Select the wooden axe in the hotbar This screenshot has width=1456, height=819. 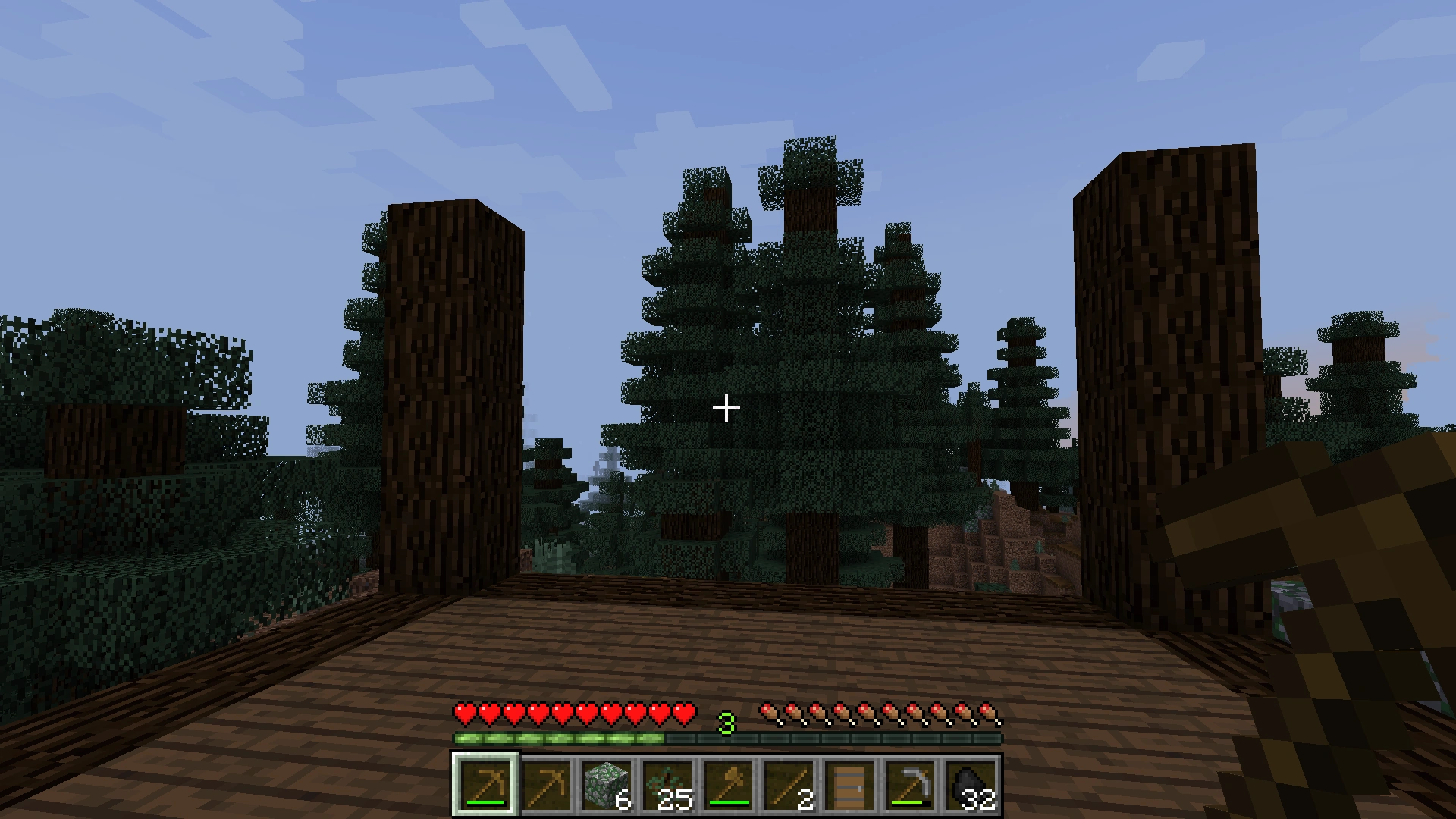[730, 785]
